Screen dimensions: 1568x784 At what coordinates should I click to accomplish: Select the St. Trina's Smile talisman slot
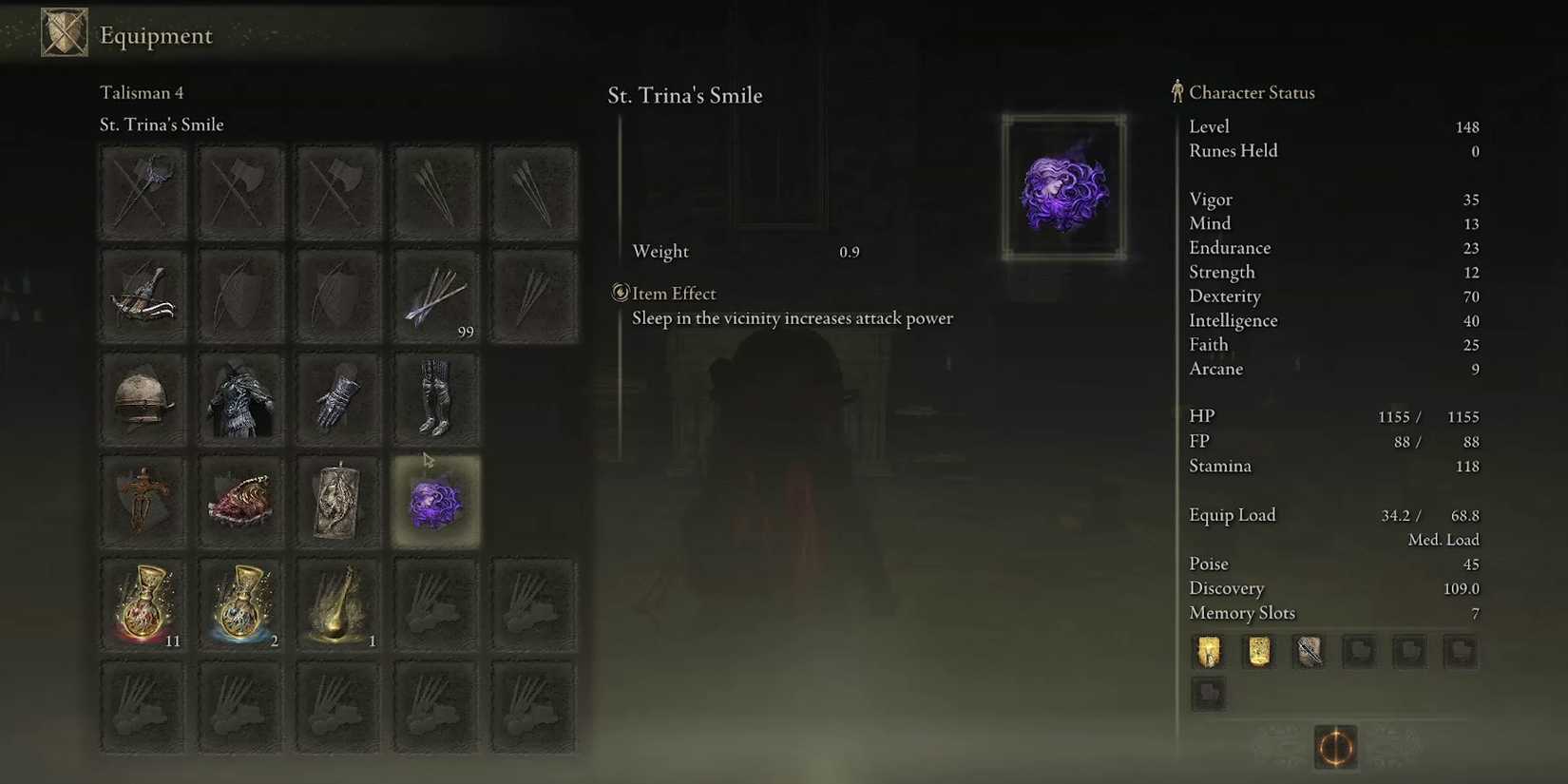pos(435,501)
